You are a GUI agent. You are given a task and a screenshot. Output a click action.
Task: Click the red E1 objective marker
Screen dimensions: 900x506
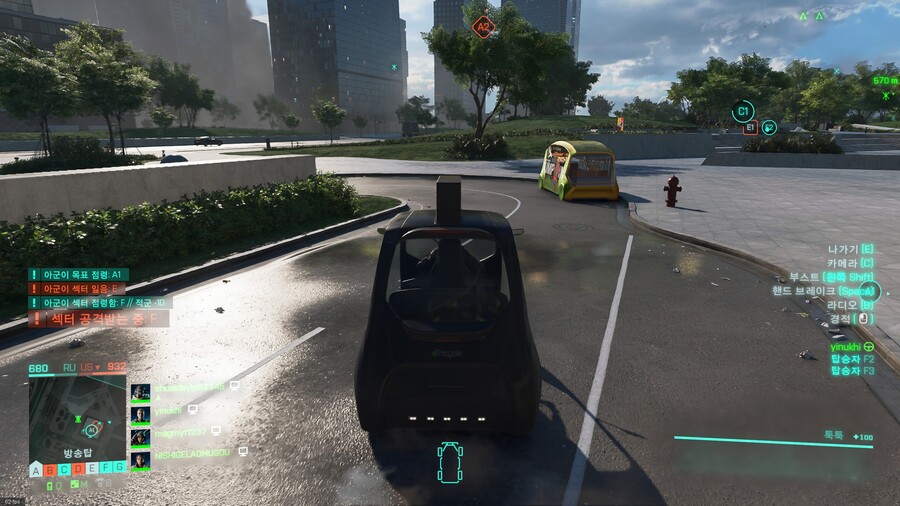750,128
